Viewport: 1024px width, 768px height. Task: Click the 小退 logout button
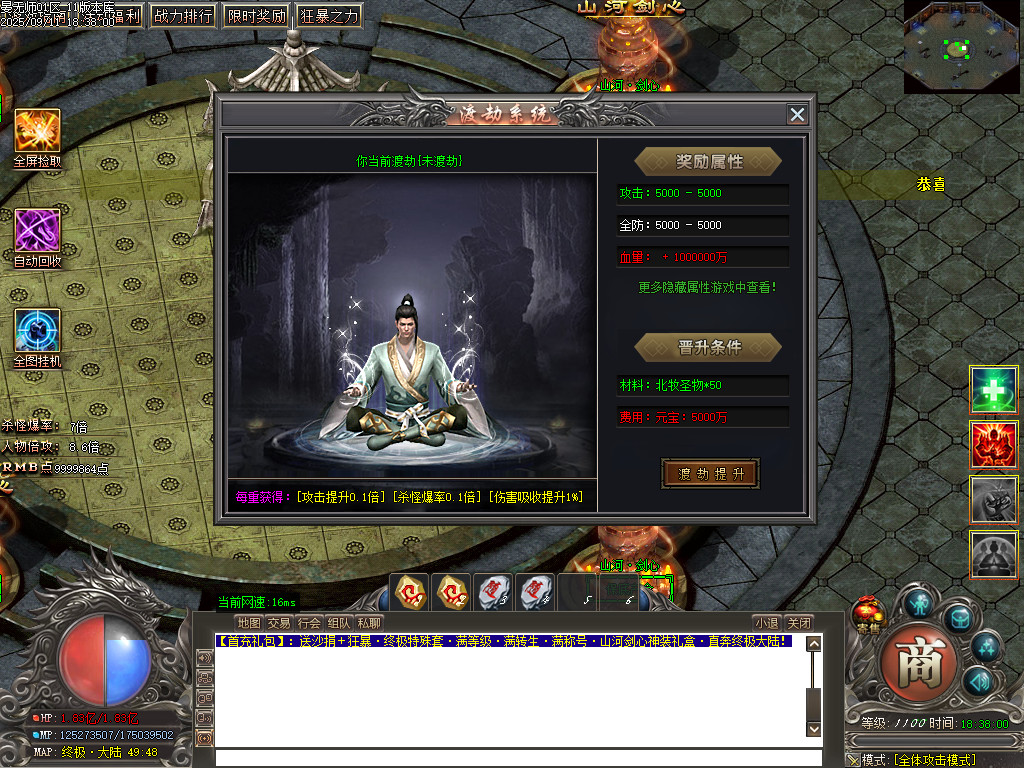point(766,622)
